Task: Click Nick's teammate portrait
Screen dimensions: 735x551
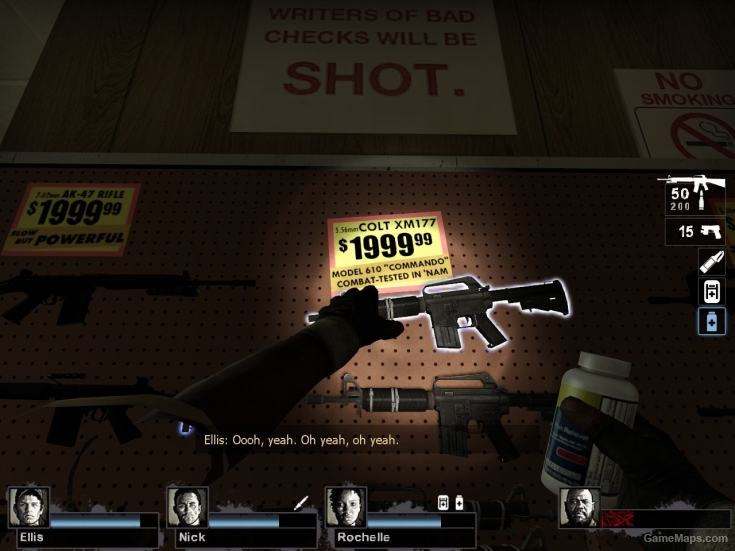Action: click(x=187, y=507)
